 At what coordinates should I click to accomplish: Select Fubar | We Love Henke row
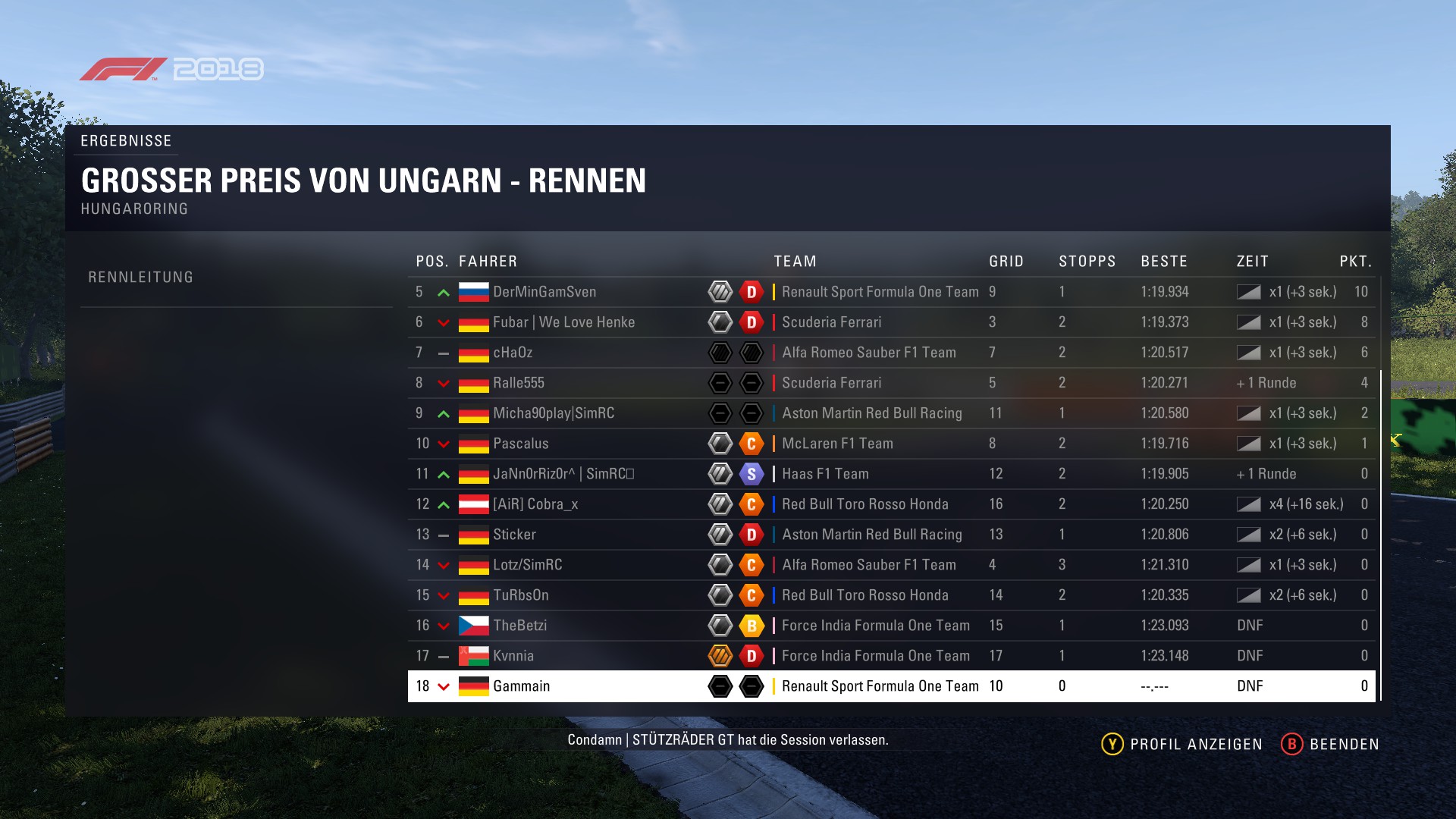click(563, 322)
